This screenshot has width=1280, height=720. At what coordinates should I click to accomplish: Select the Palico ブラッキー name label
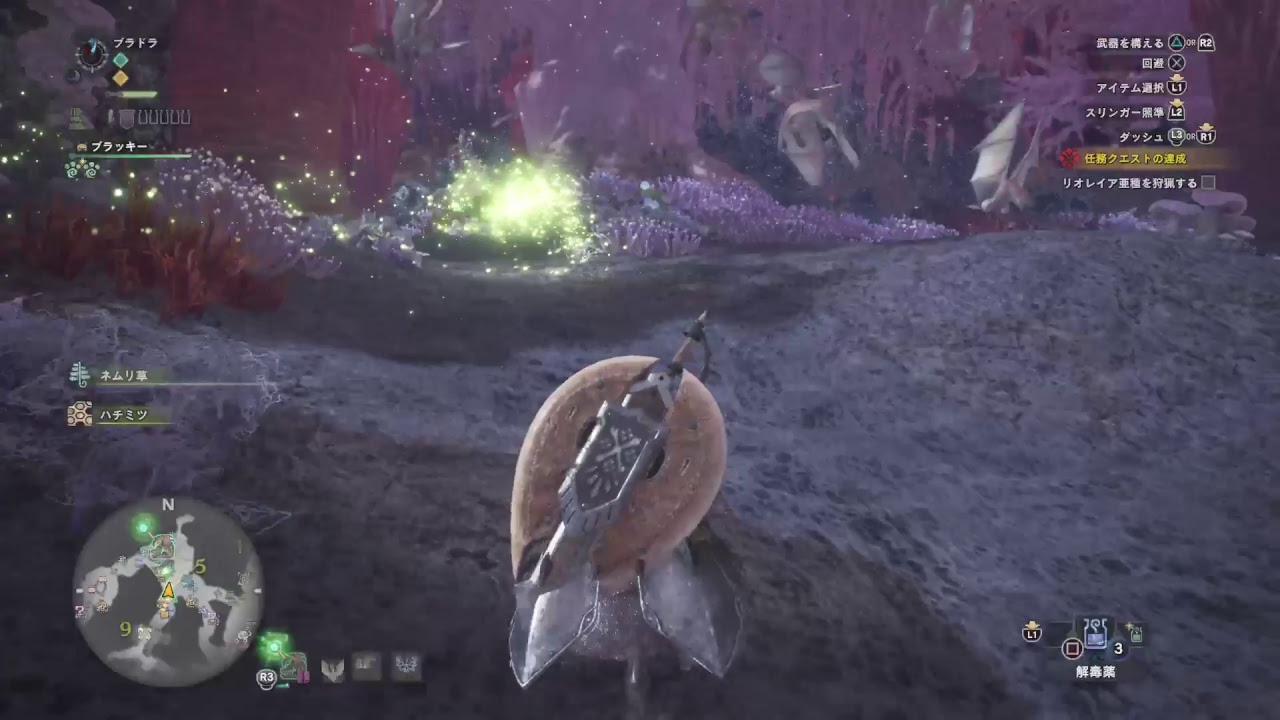119,146
